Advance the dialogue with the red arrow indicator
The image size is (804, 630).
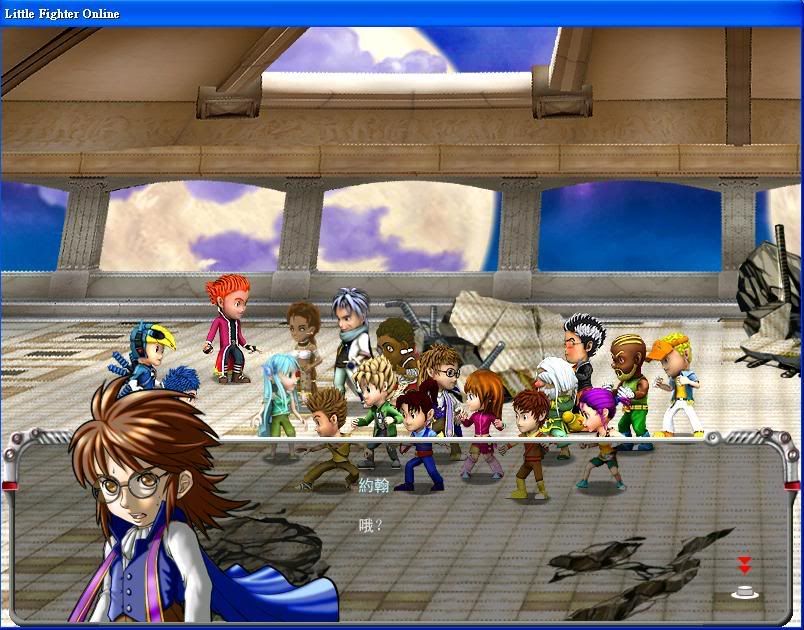(744, 565)
